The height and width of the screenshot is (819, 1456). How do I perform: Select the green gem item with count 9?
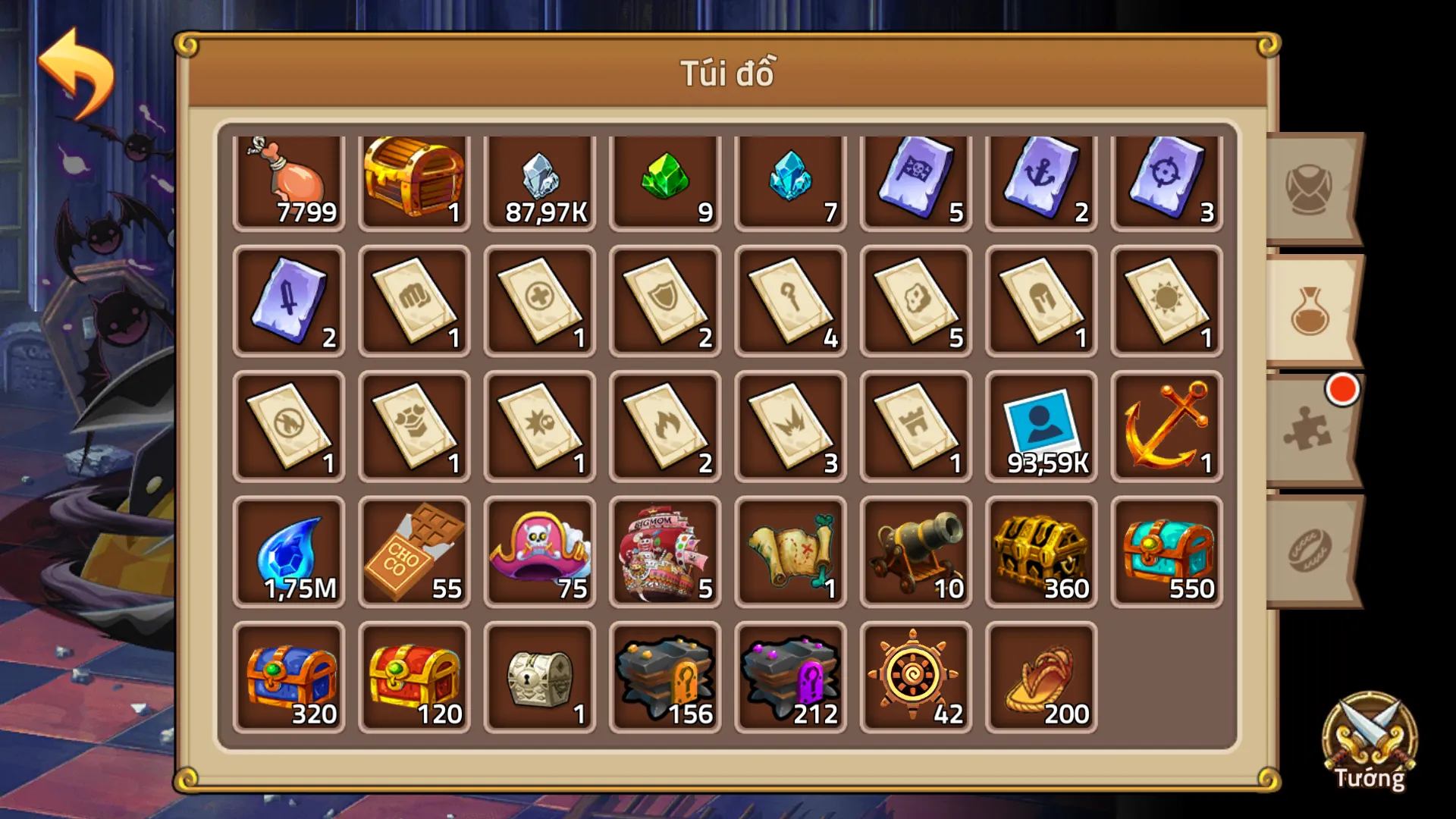[x=665, y=178]
